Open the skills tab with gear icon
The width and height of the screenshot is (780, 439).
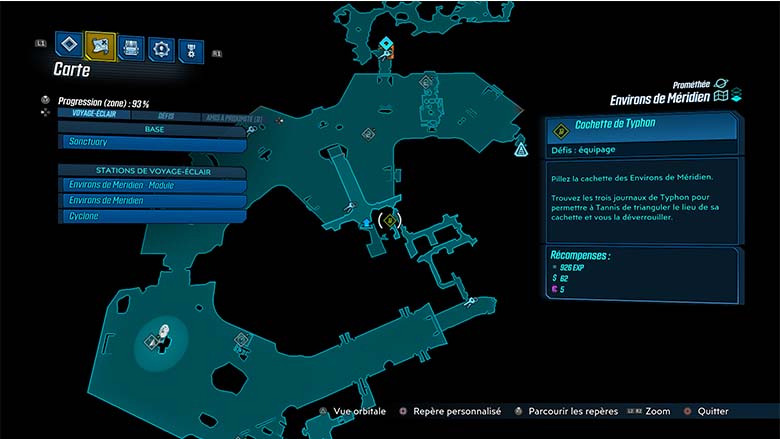point(161,48)
